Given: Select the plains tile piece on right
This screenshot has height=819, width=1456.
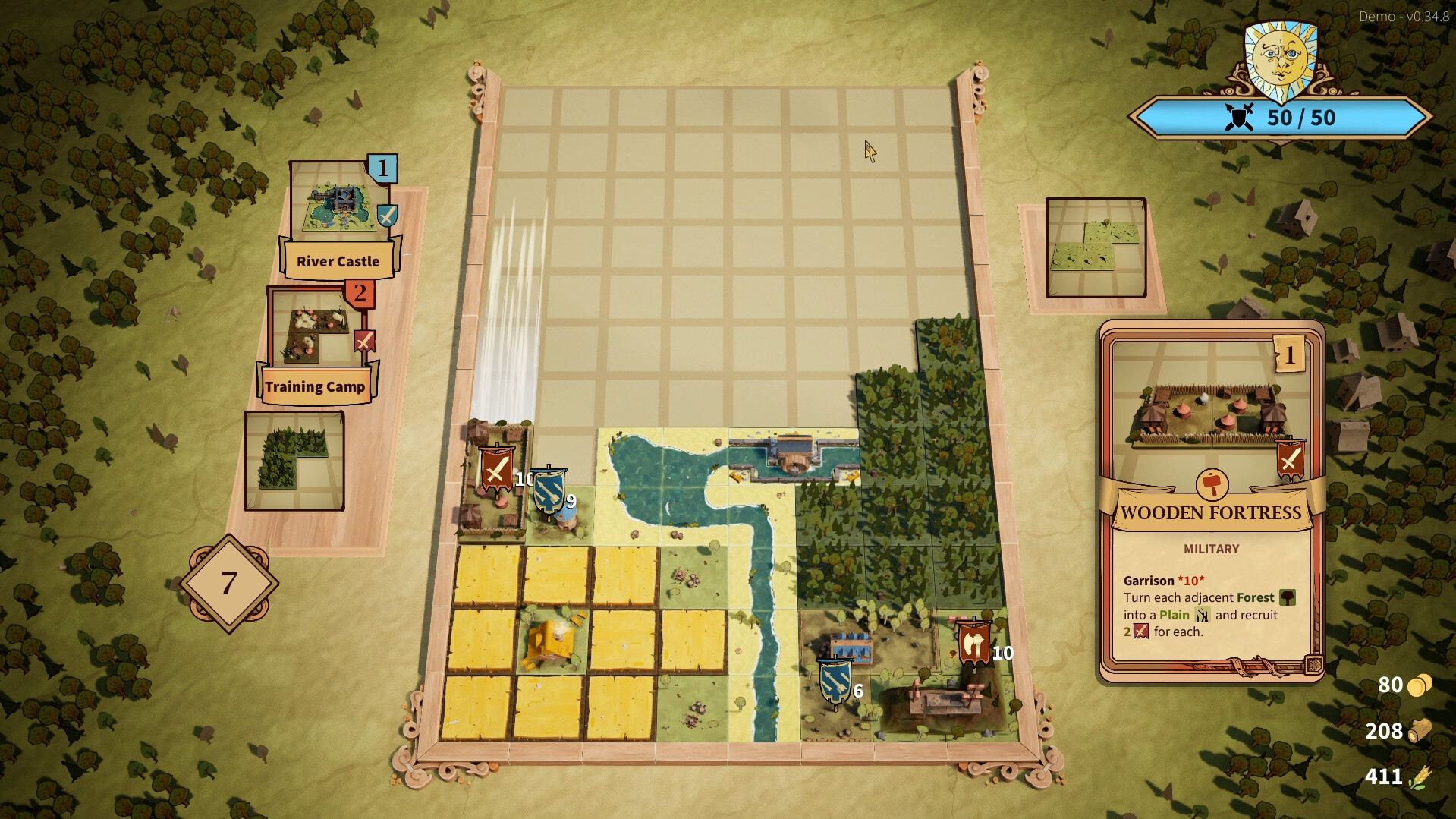Looking at the screenshot, I should [1096, 247].
